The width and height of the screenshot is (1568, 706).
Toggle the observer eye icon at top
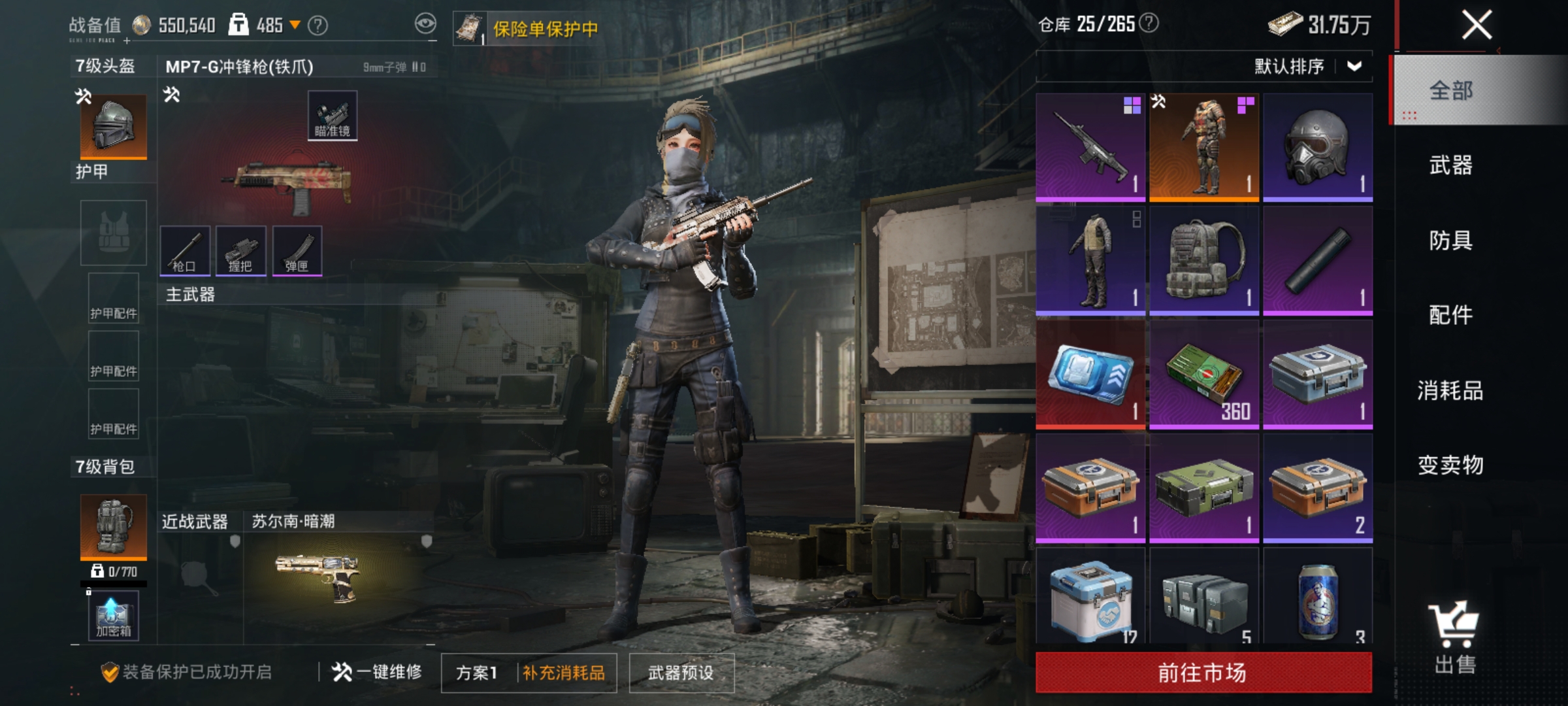425,24
